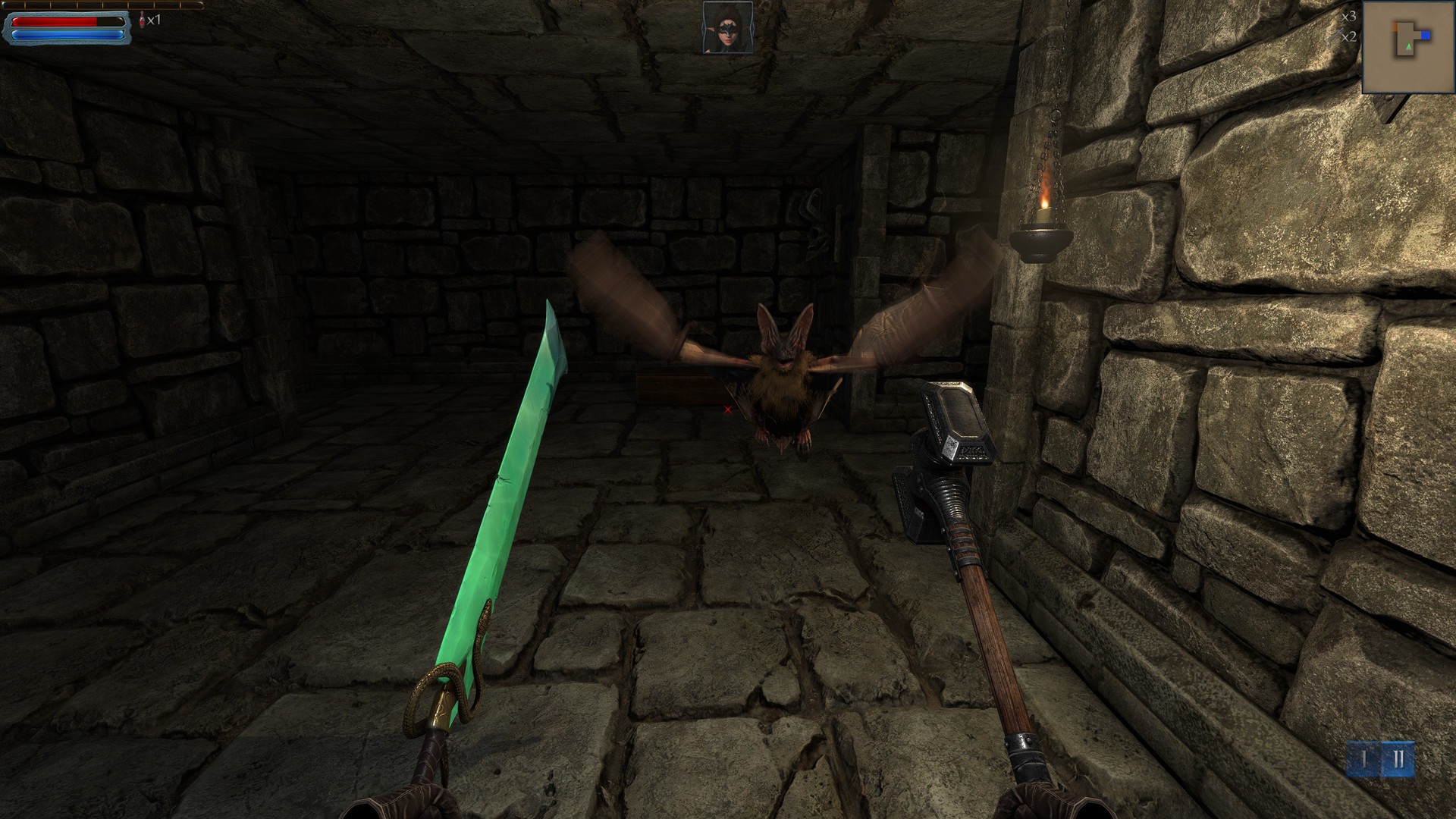The height and width of the screenshot is (819, 1456).
Task: Click the blue room marker on the minimap
Action: pyautogui.click(x=1426, y=35)
